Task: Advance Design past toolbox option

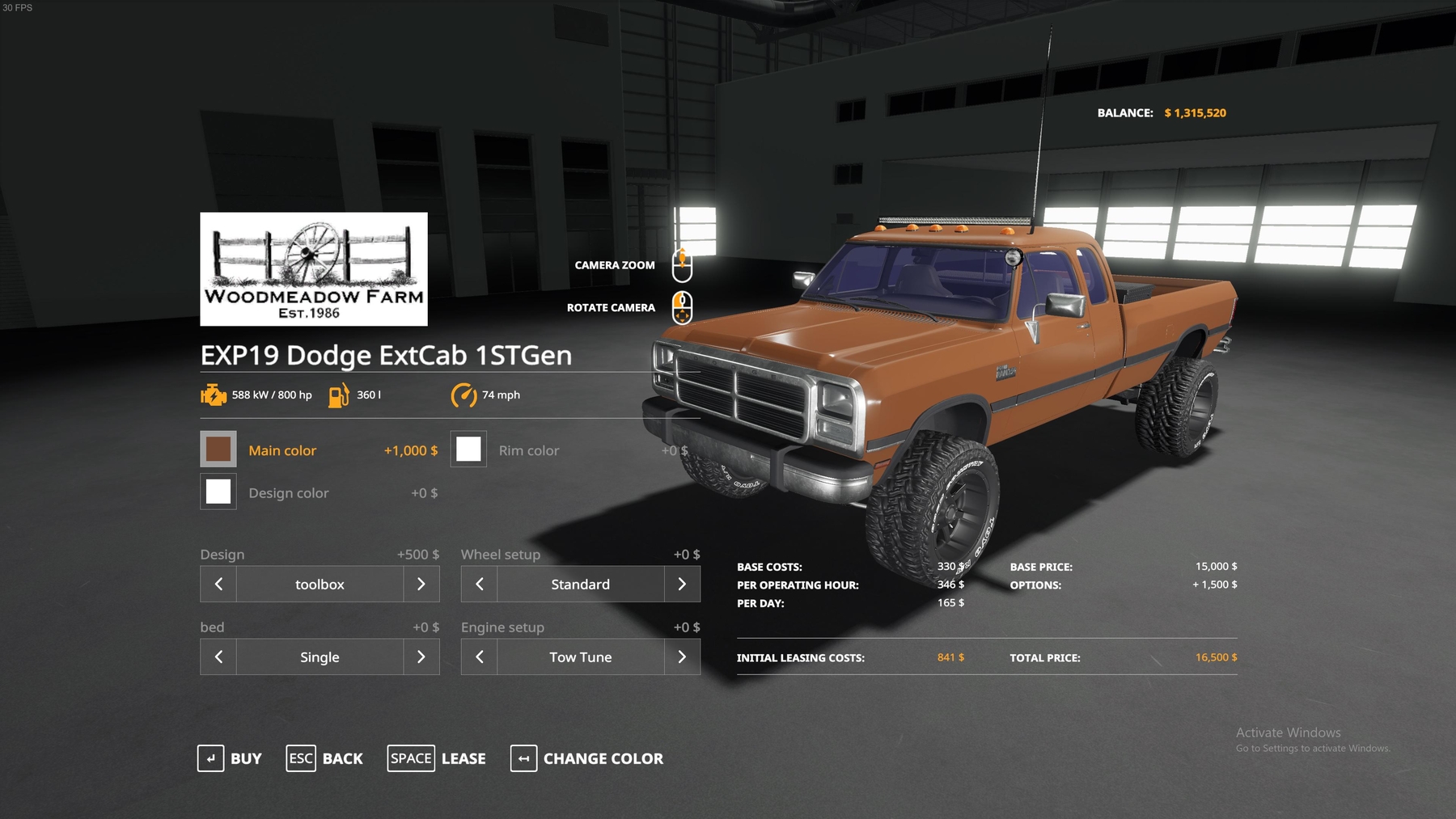Action: 421,584
